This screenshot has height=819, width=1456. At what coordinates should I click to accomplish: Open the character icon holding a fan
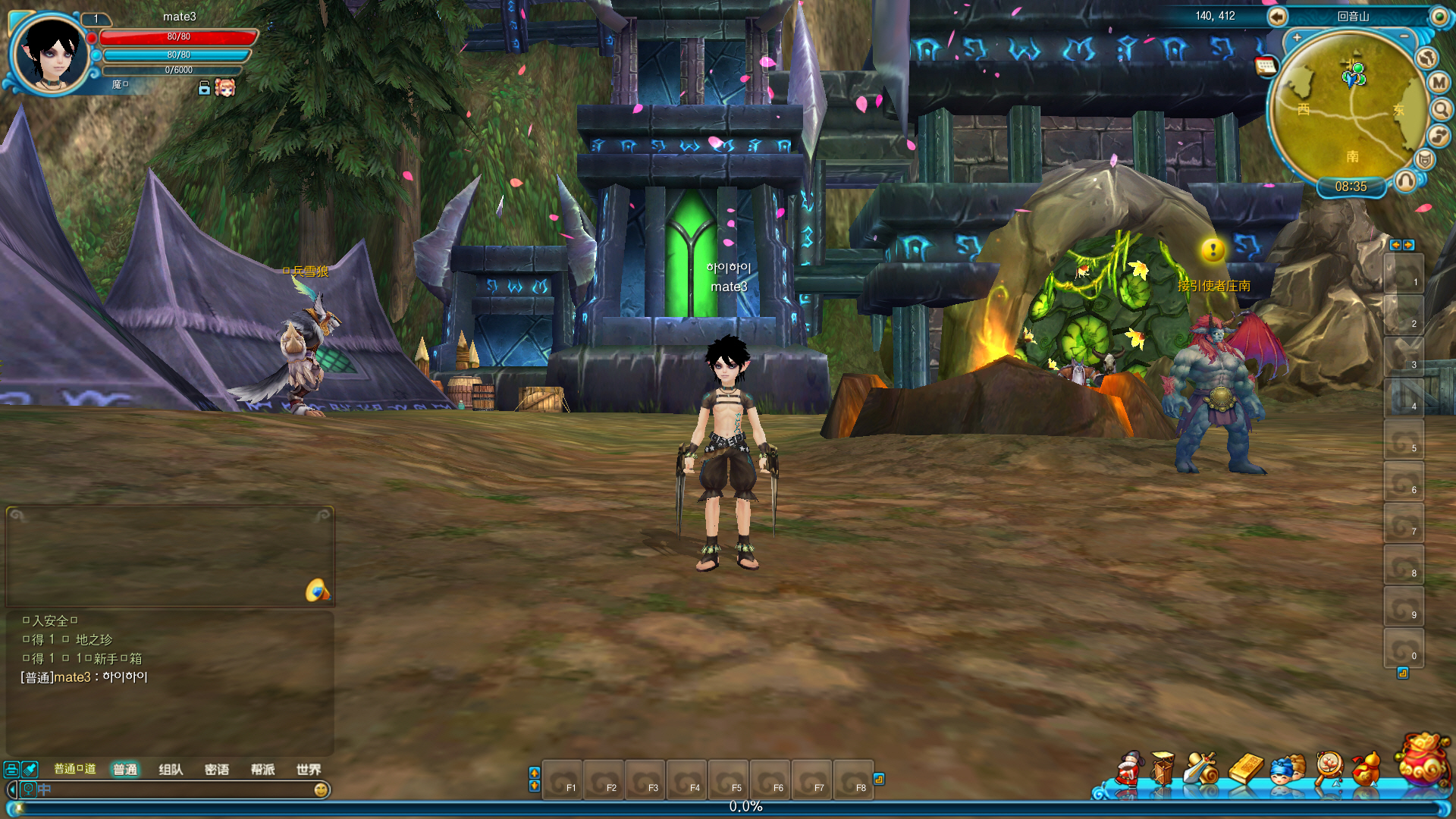point(1128,770)
